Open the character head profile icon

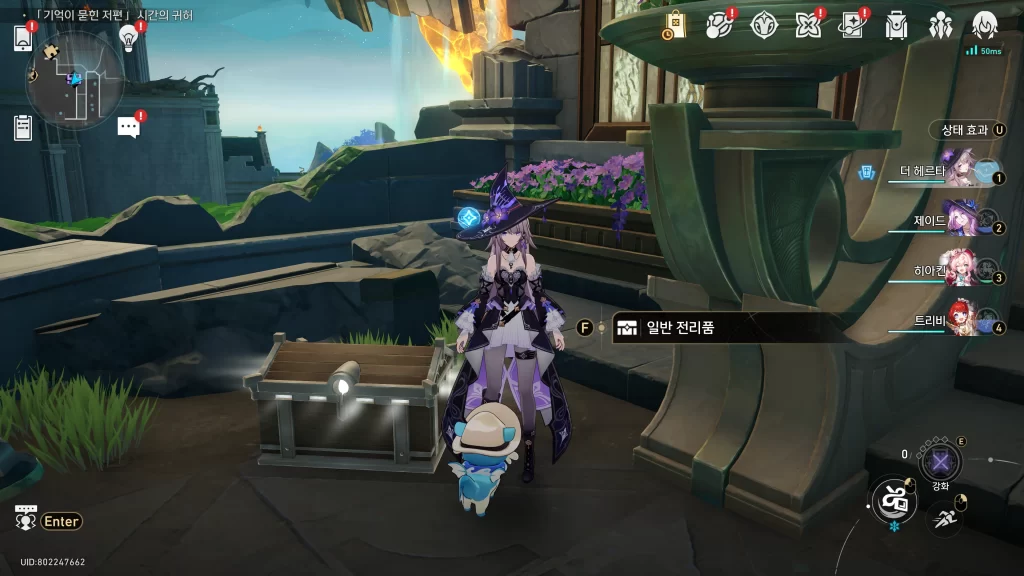[984, 25]
